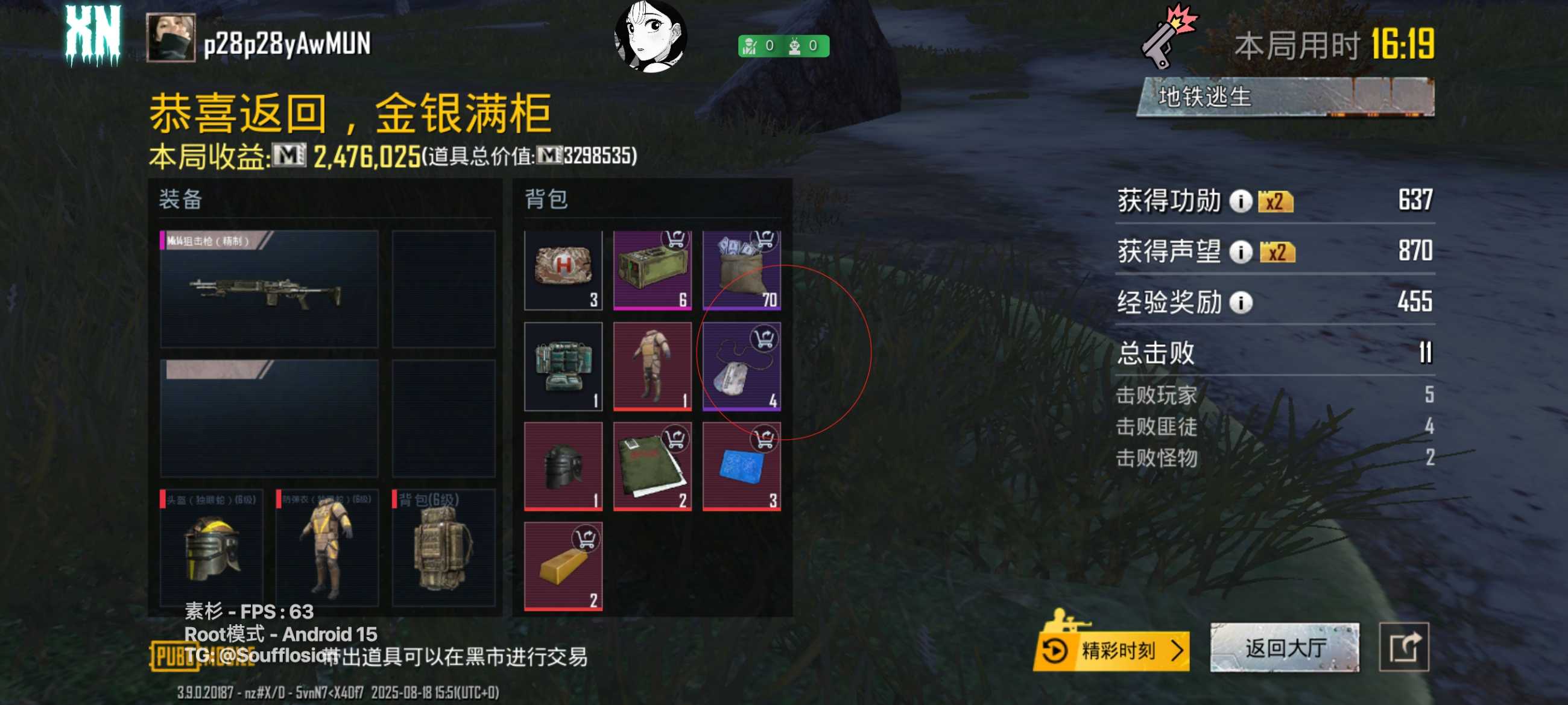Open the 精彩时刻 highlights replay
1568x705 pixels.
click(1112, 650)
